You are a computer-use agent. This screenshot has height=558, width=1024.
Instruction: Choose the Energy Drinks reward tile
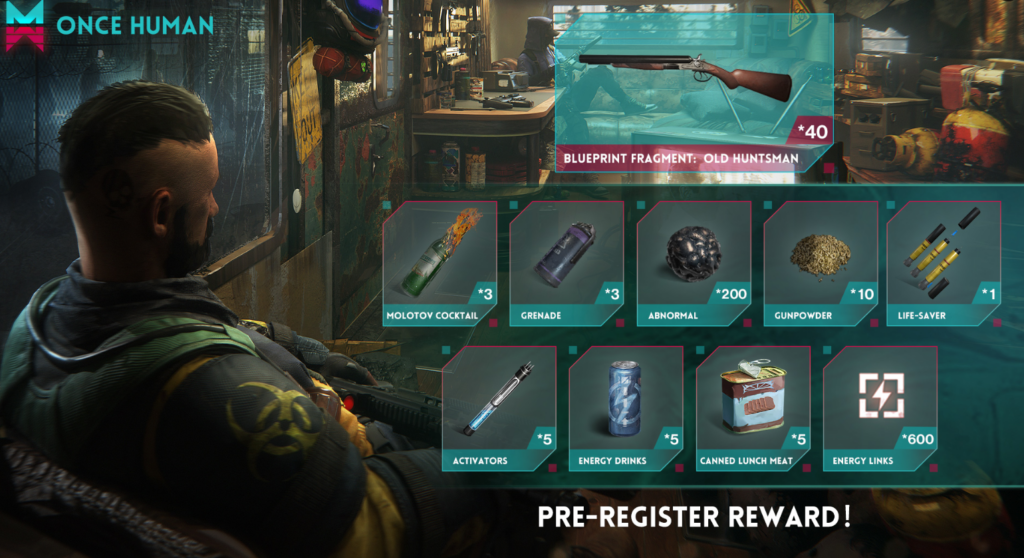coord(626,407)
